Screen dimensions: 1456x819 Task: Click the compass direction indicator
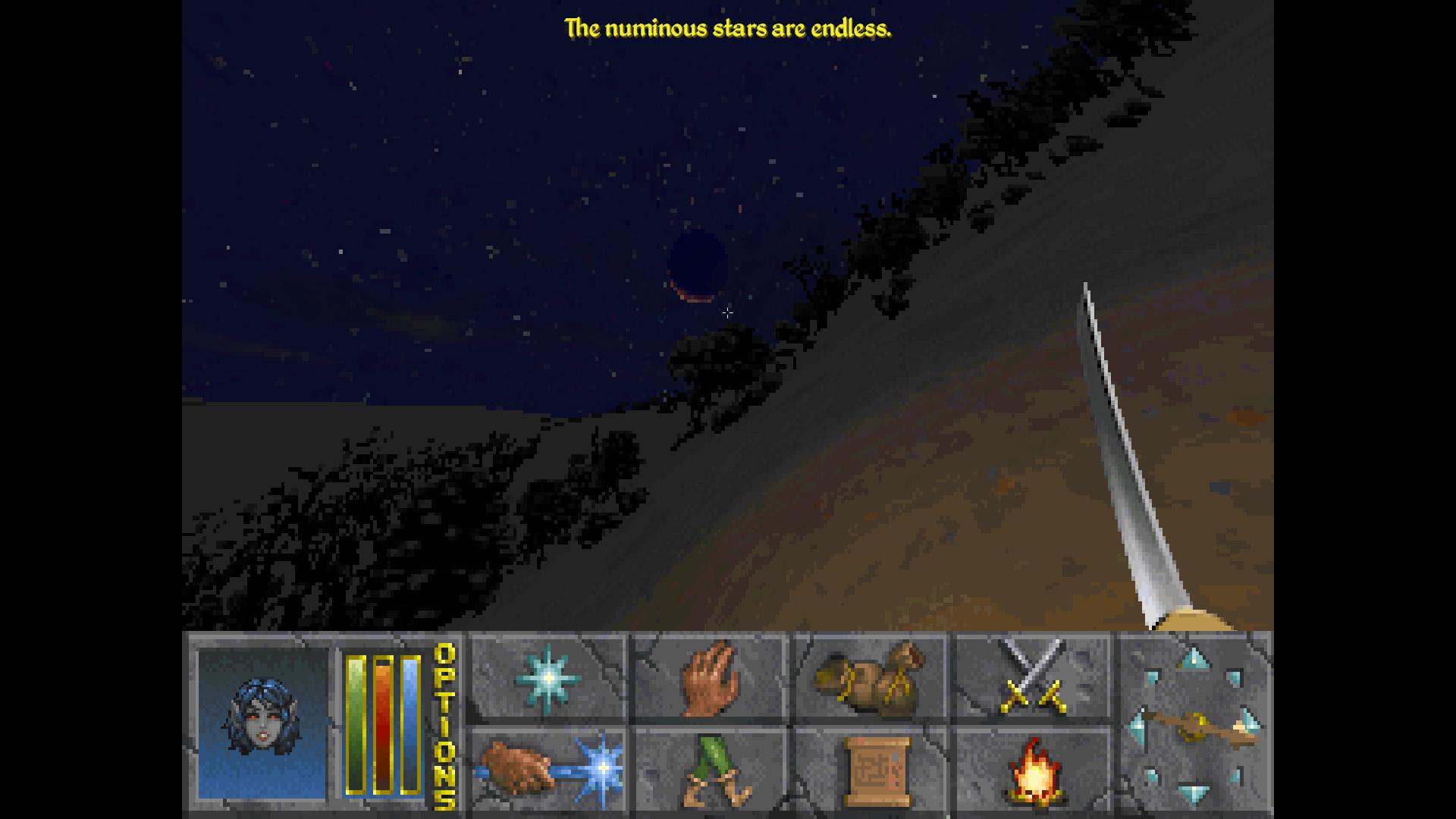pos(1195,726)
